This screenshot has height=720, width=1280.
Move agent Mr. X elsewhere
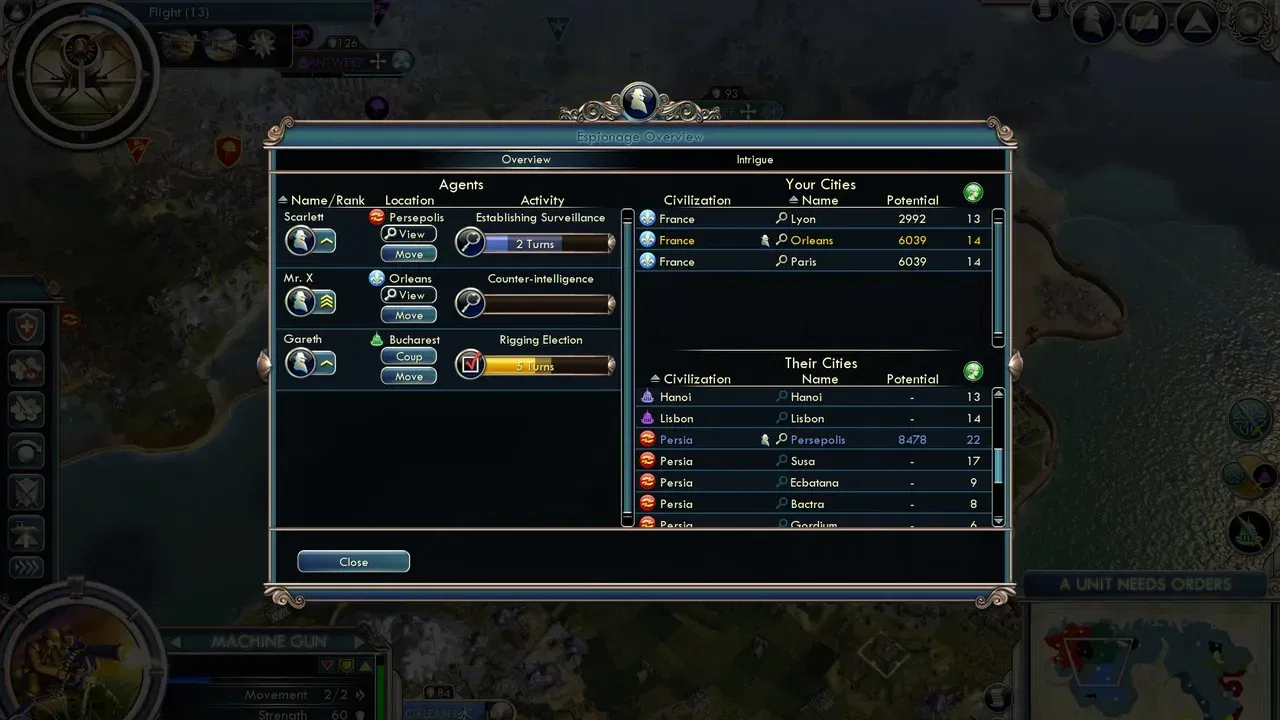pyautogui.click(x=409, y=315)
